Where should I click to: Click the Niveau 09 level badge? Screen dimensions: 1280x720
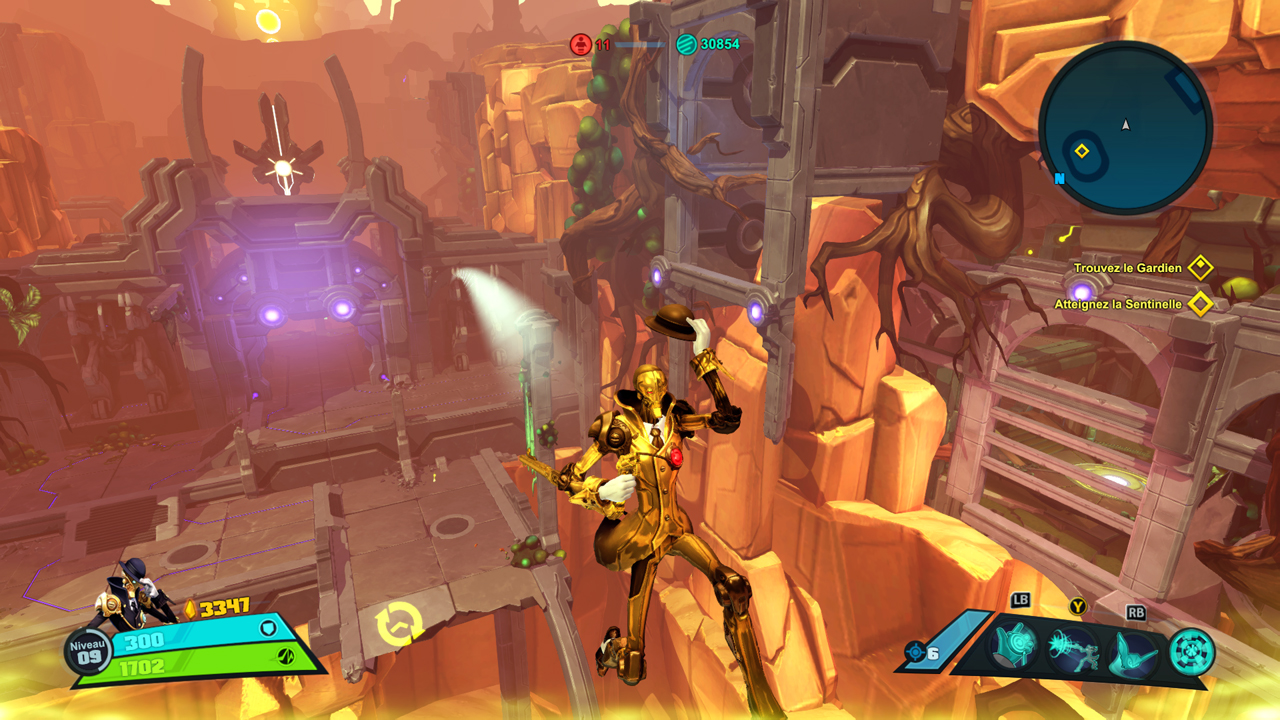(88, 651)
